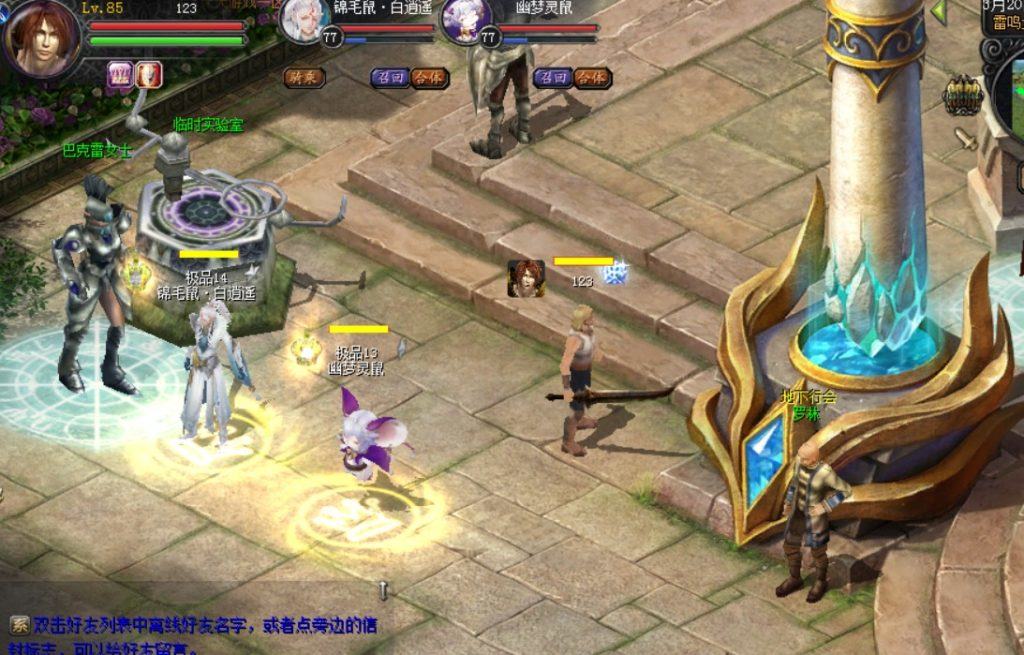Merge with 锦毛鼠·白逍遥 using its 合体 button
Image resolution: width=1024 pixels, height=655 pixels.
click(428, 77)
